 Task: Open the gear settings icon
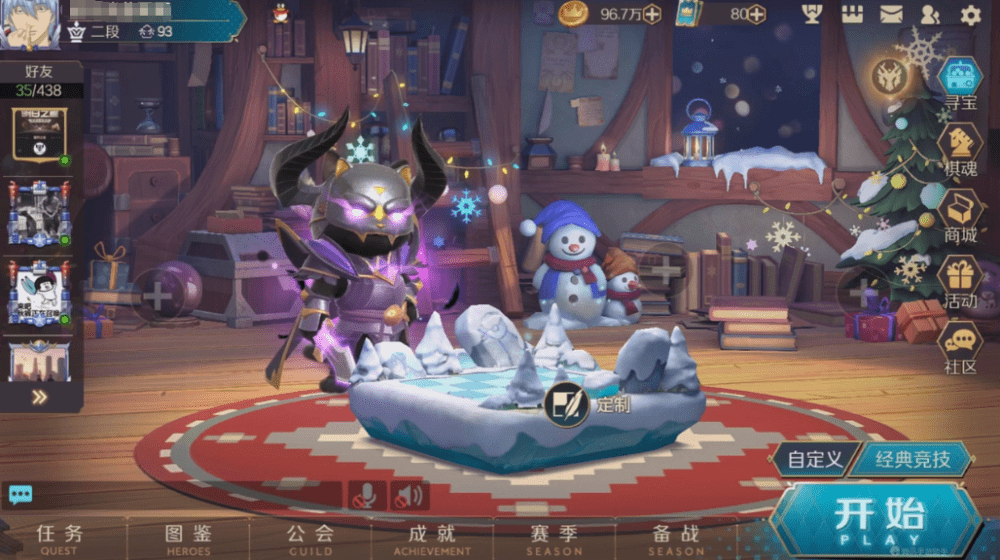(x=970, y=14)
